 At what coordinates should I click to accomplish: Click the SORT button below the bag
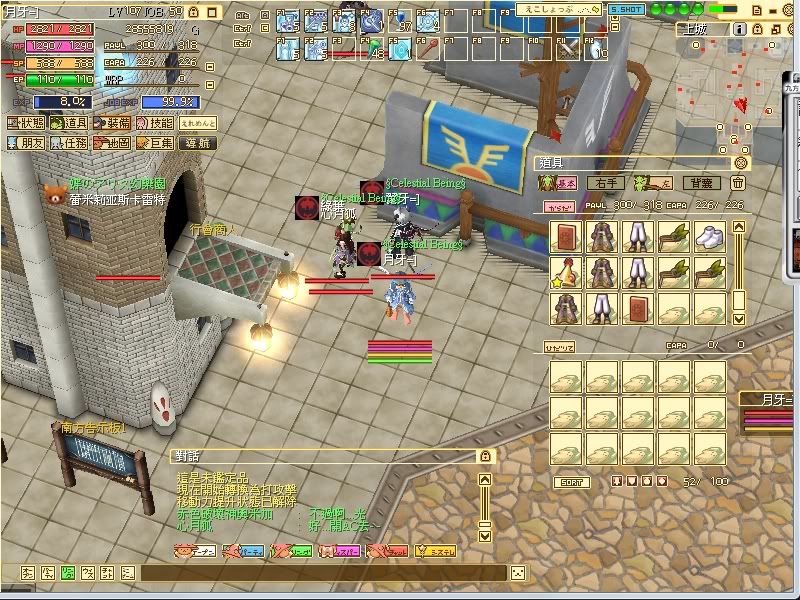pyautogui.click(x=571, y=482)
